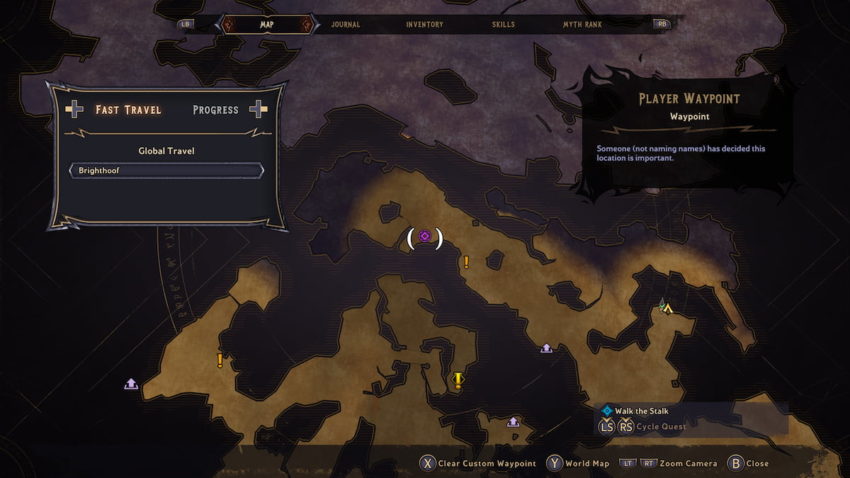Show the Skills tab
Screen dimensions: 850x478
click(x=504, y=24)
